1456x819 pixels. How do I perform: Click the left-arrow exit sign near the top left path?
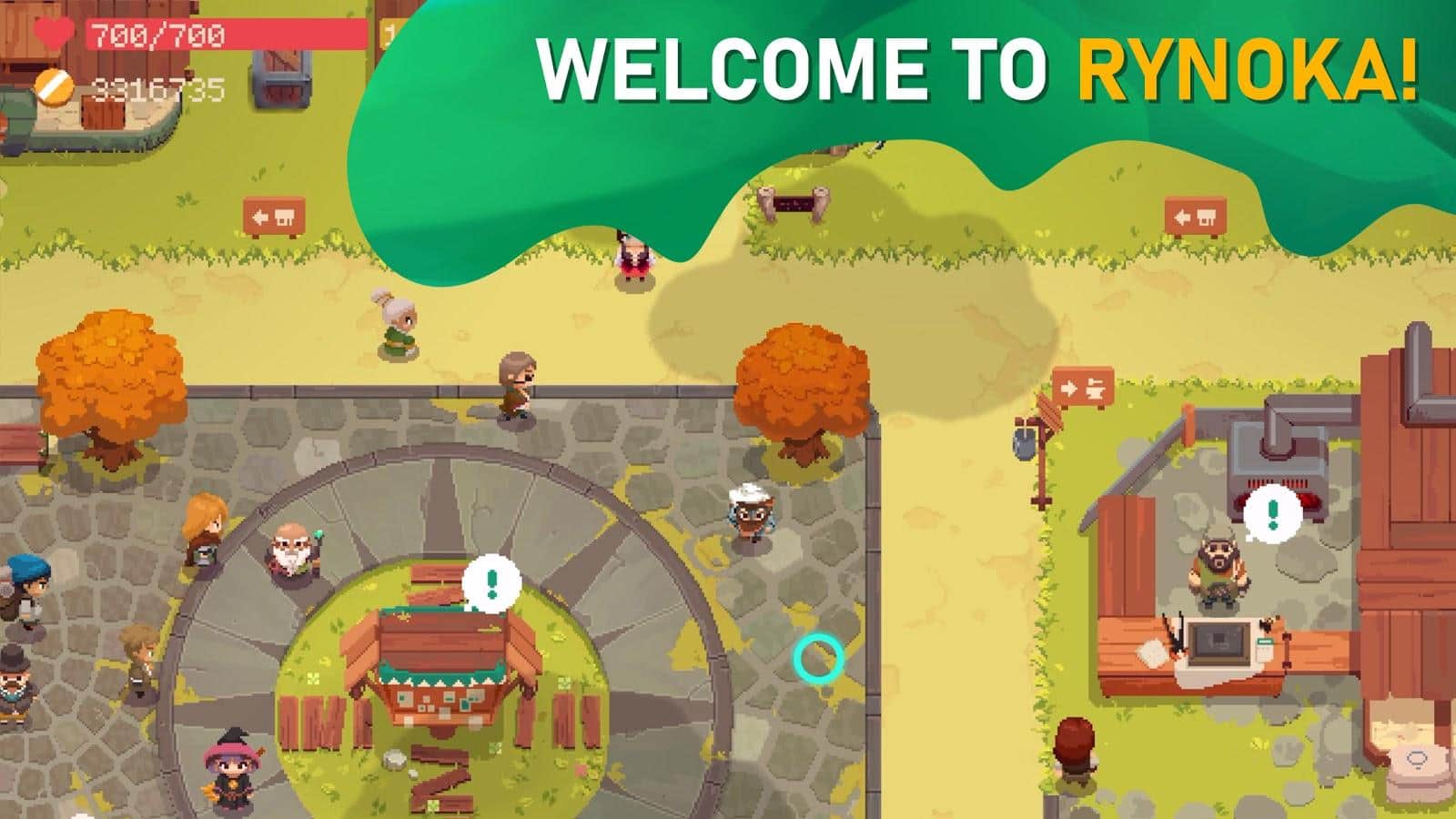[x=273, y=215]
